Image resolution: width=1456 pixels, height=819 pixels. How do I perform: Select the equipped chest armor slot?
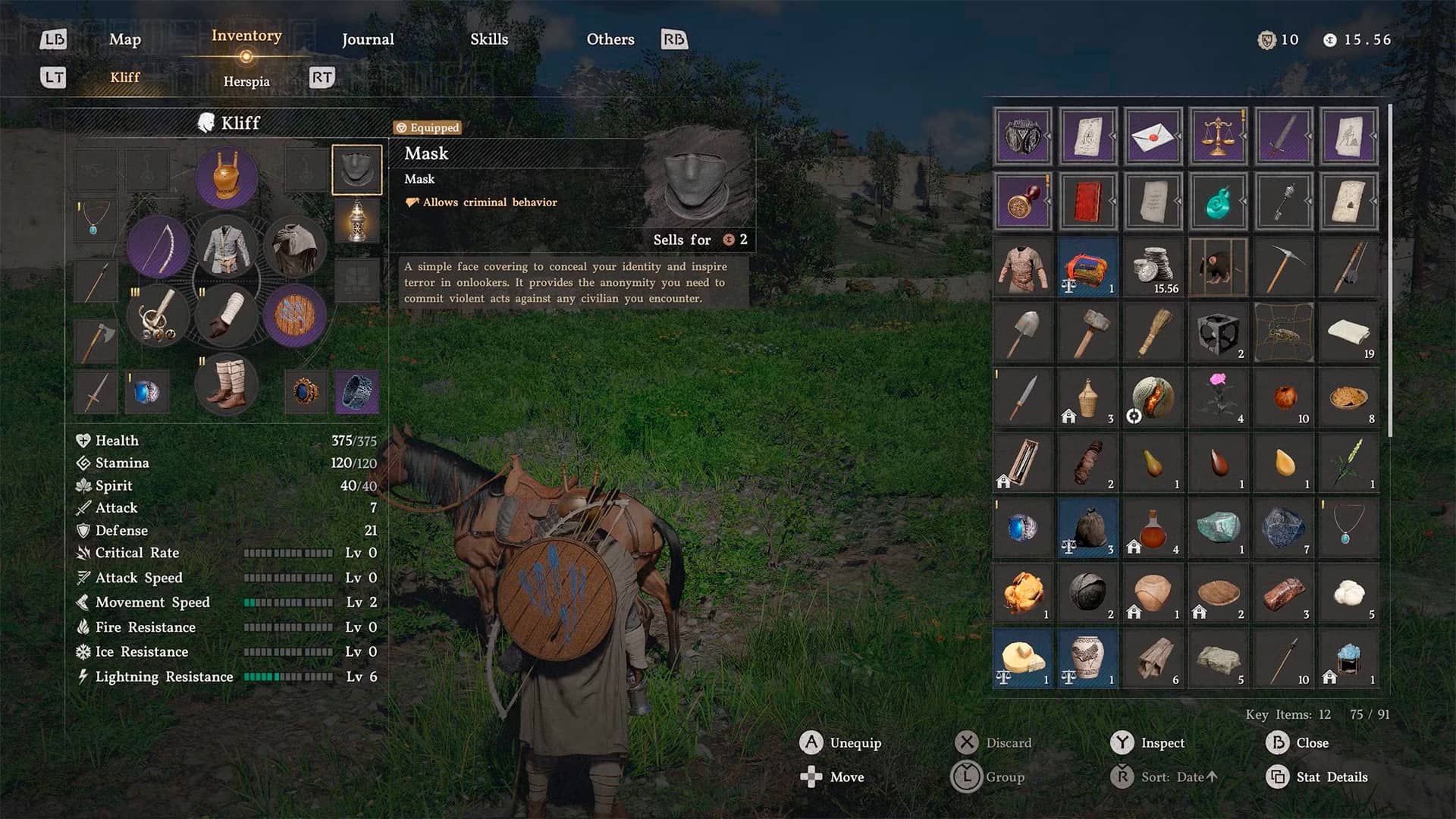(x=226, y=246)
